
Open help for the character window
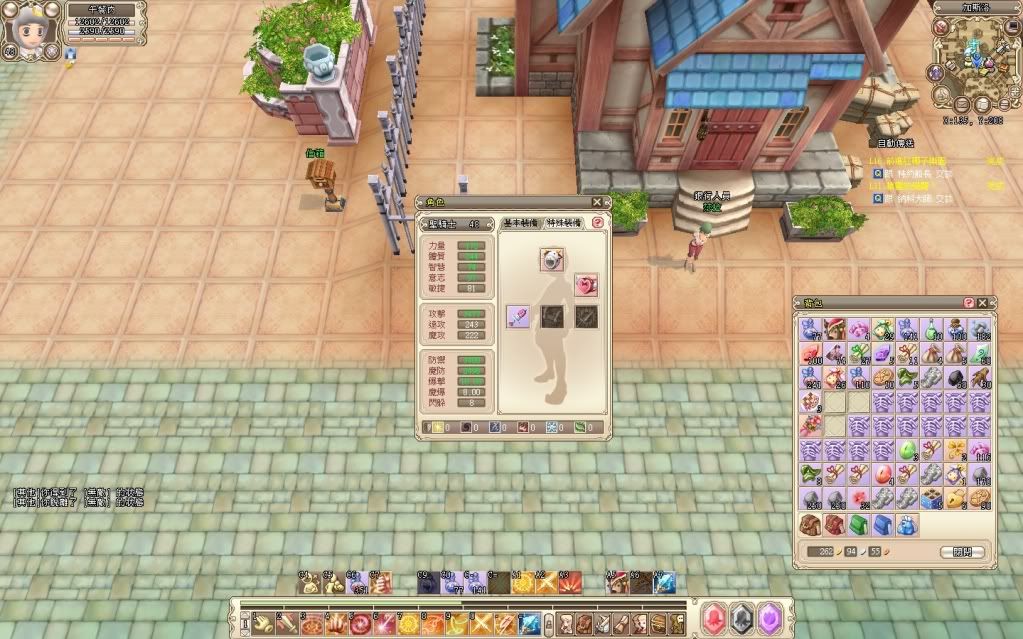click(x=598, y=223)
